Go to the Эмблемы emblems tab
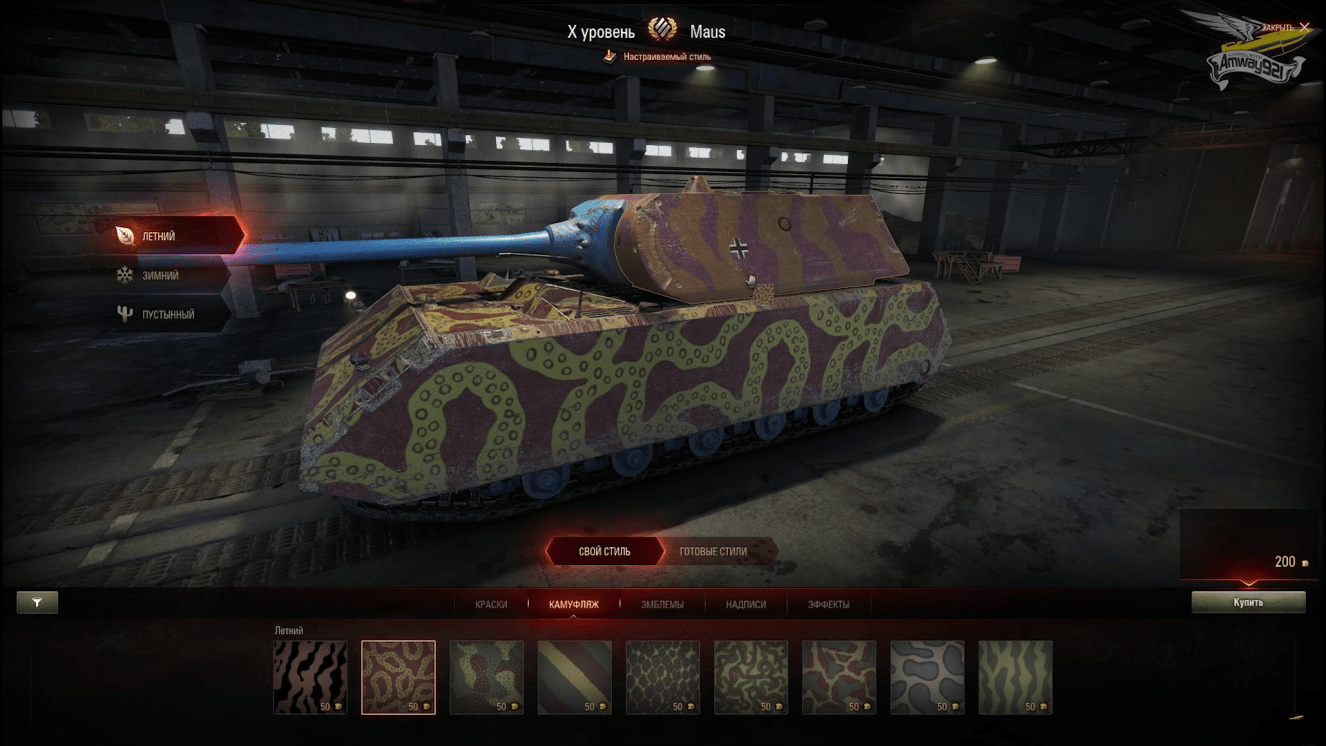The width and height of the screenshot is (1326, 746). (x=662, y=604)
